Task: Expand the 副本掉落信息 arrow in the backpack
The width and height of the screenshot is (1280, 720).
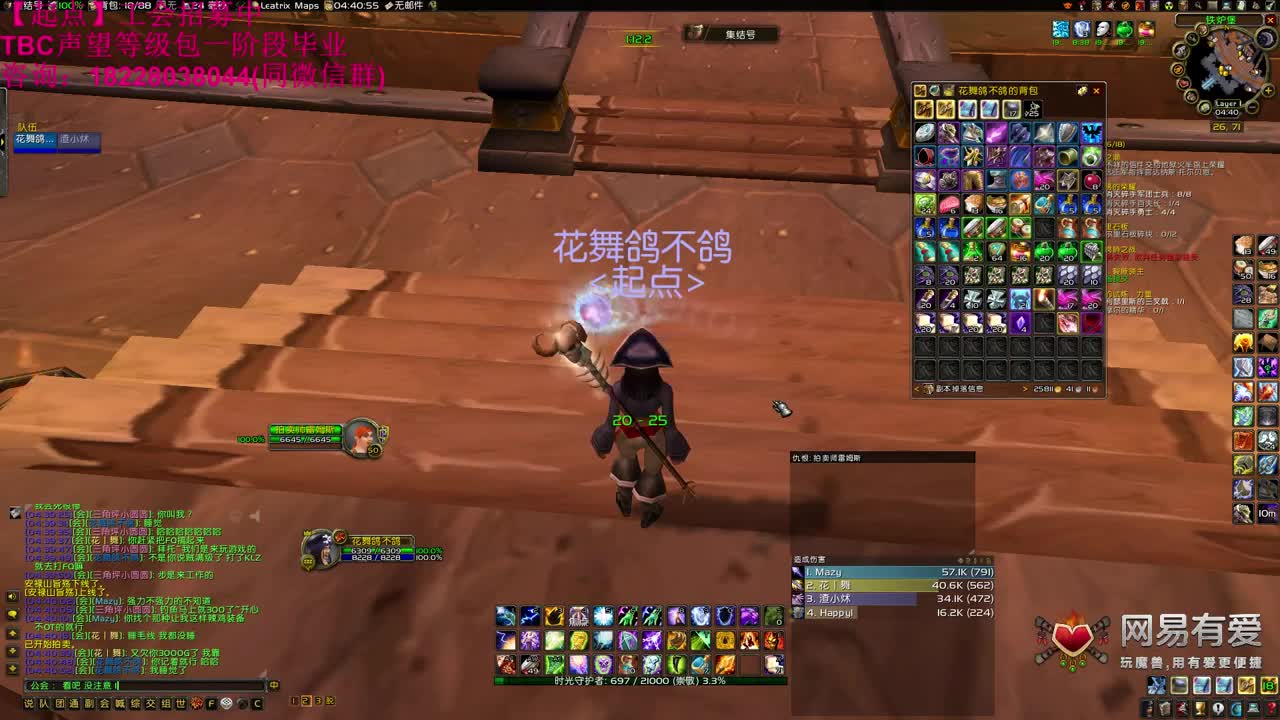Action: [1026, 389]
